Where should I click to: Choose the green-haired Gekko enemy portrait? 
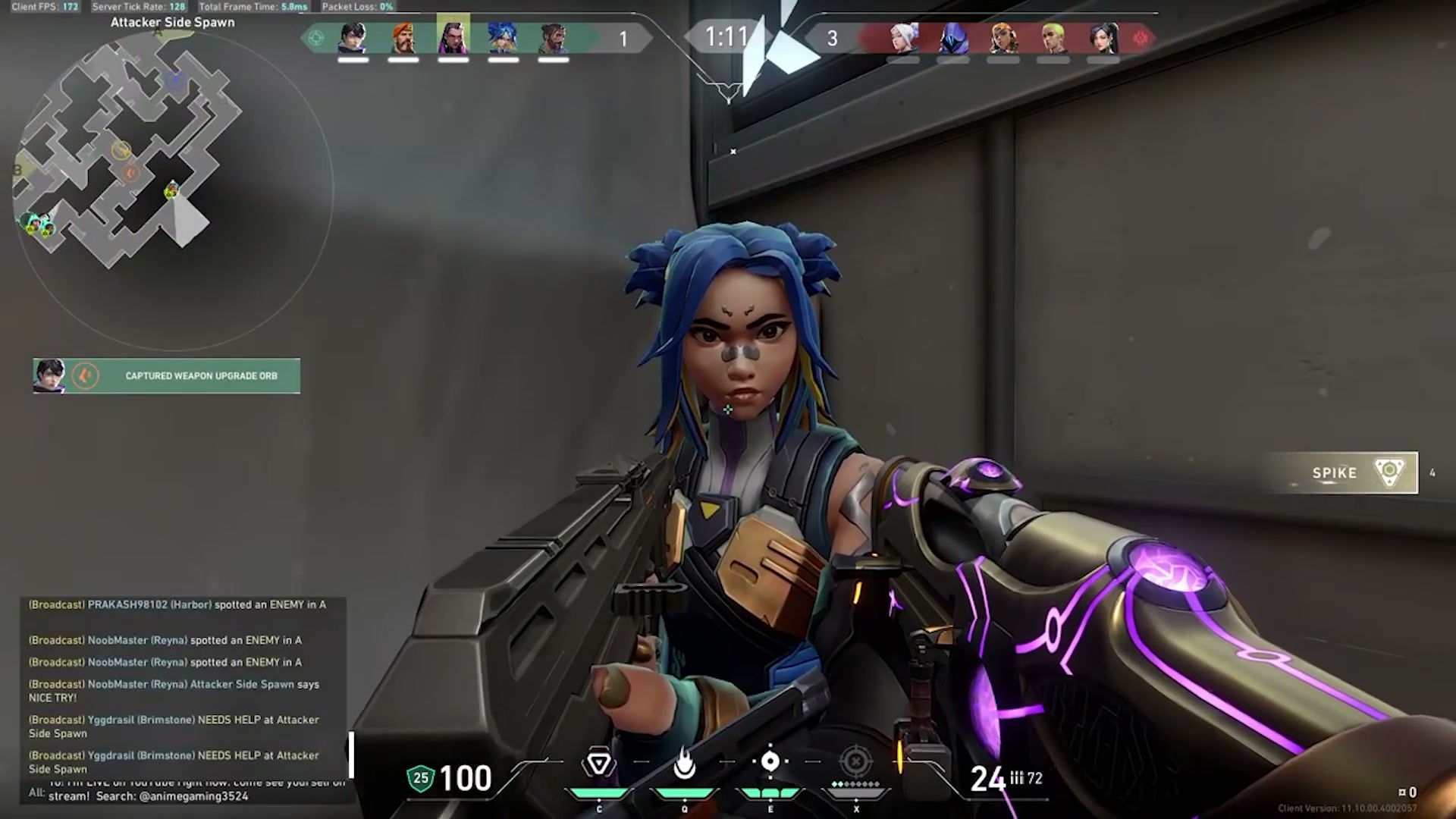(1053, 37)
